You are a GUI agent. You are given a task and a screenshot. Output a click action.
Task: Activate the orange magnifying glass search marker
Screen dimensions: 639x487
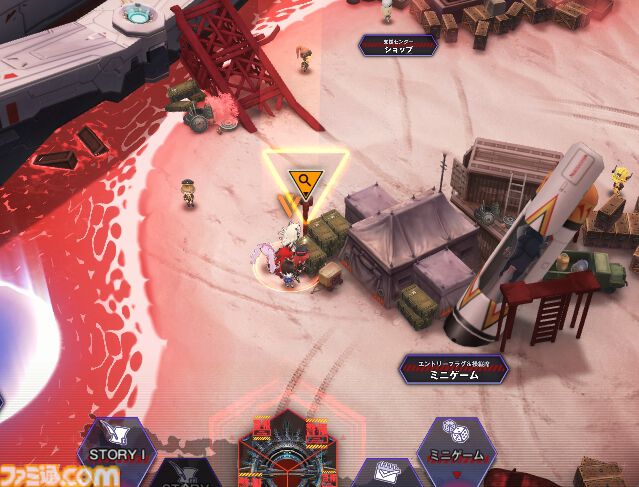pos(305,181)
